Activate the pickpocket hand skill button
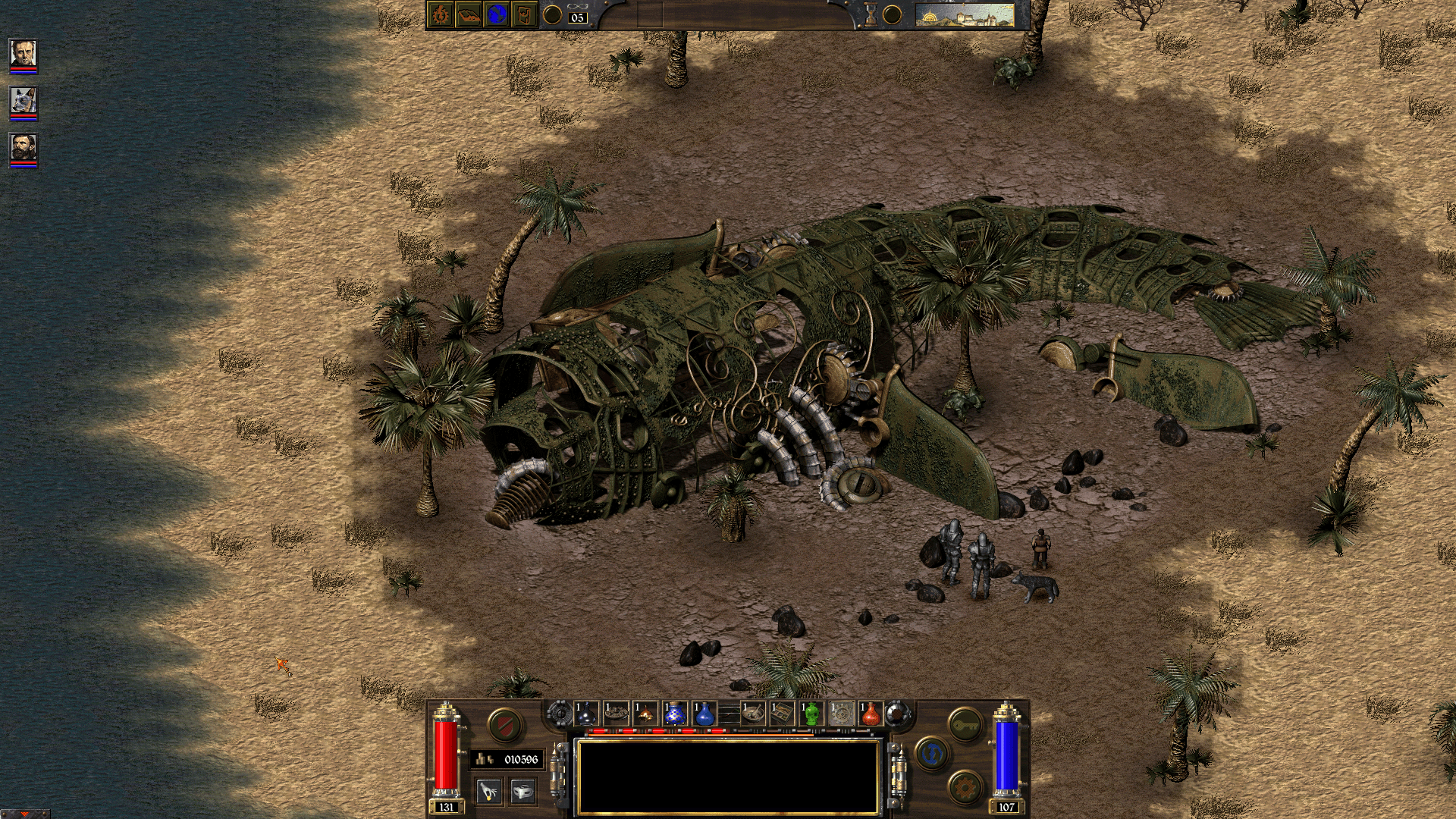This screenshot has width=1456, height=819. [x=489, y=792]
